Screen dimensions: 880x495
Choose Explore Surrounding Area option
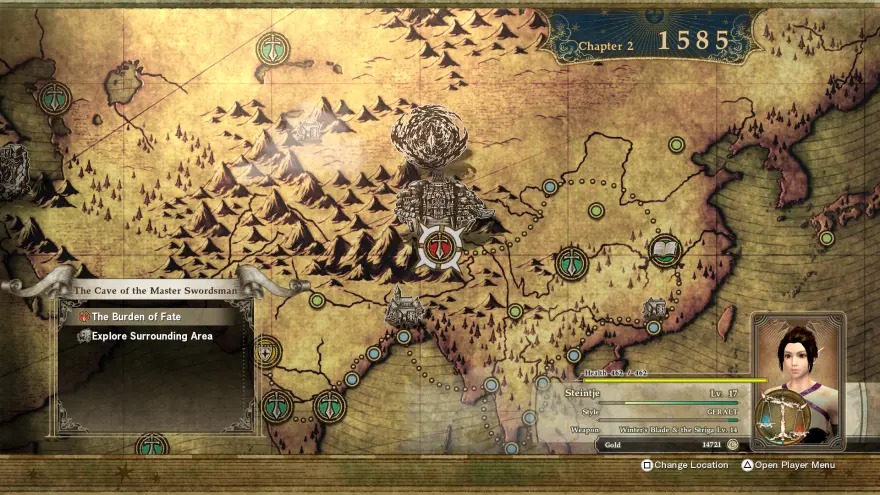click(152, 336)
